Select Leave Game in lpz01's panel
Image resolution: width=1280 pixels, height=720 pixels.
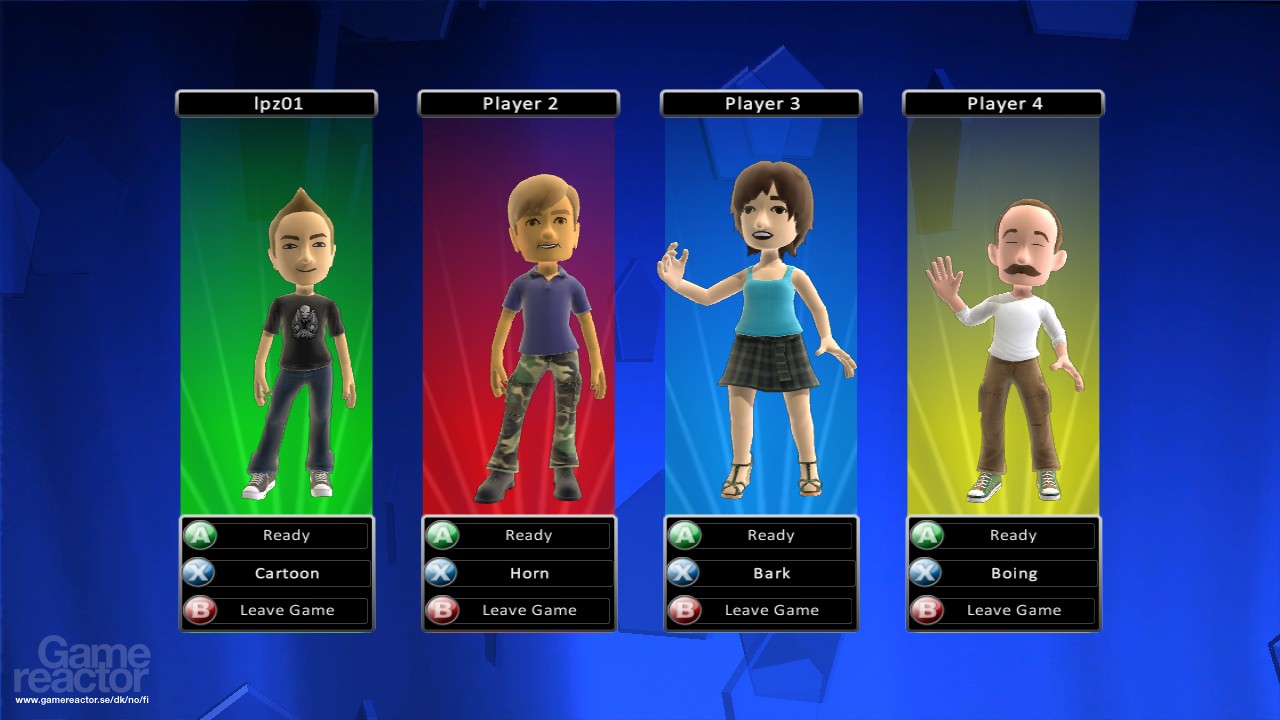point(286,611)
